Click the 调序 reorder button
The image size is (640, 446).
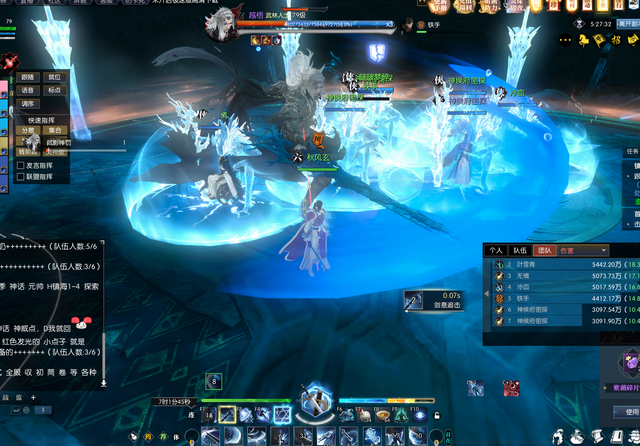[x=28, y=103]
